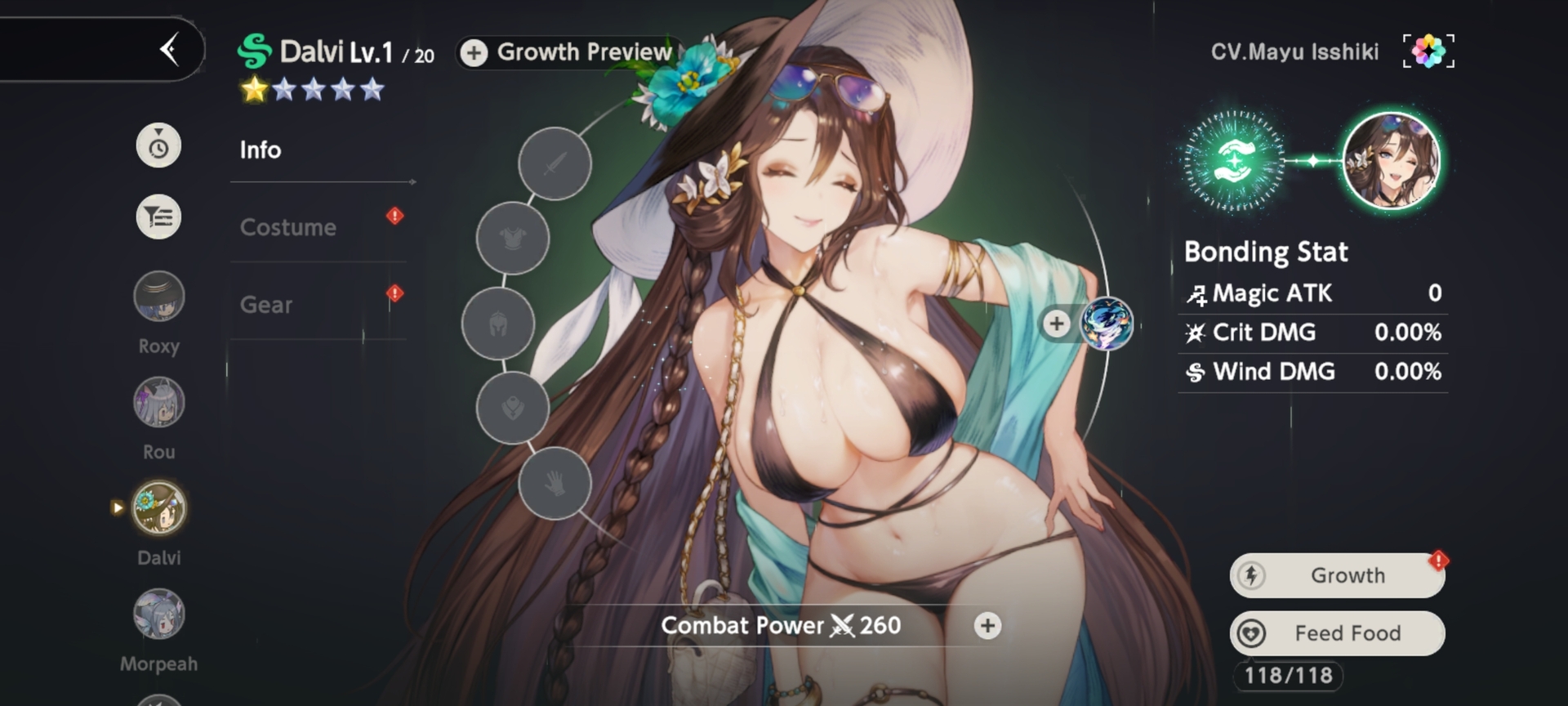1568x706 pixels.
Task: Open Growth Preview
Action: pos(568,52)
